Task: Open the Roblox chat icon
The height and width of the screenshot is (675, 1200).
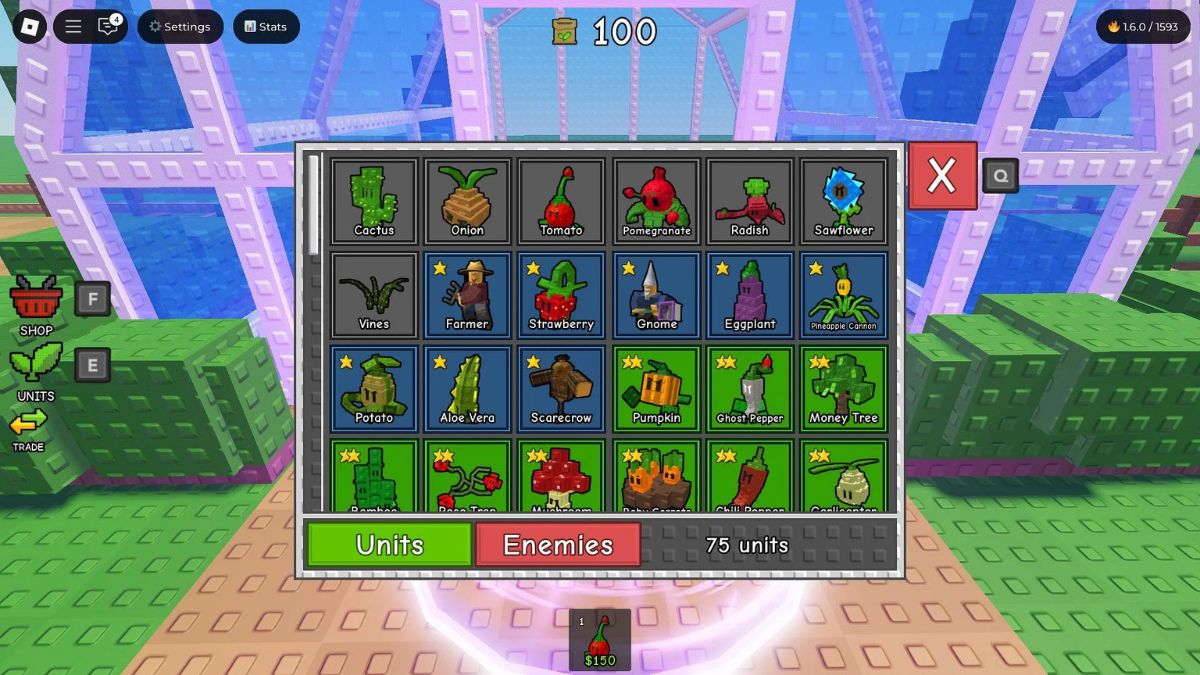Action: pyautogui.click(x=108, y=27)
